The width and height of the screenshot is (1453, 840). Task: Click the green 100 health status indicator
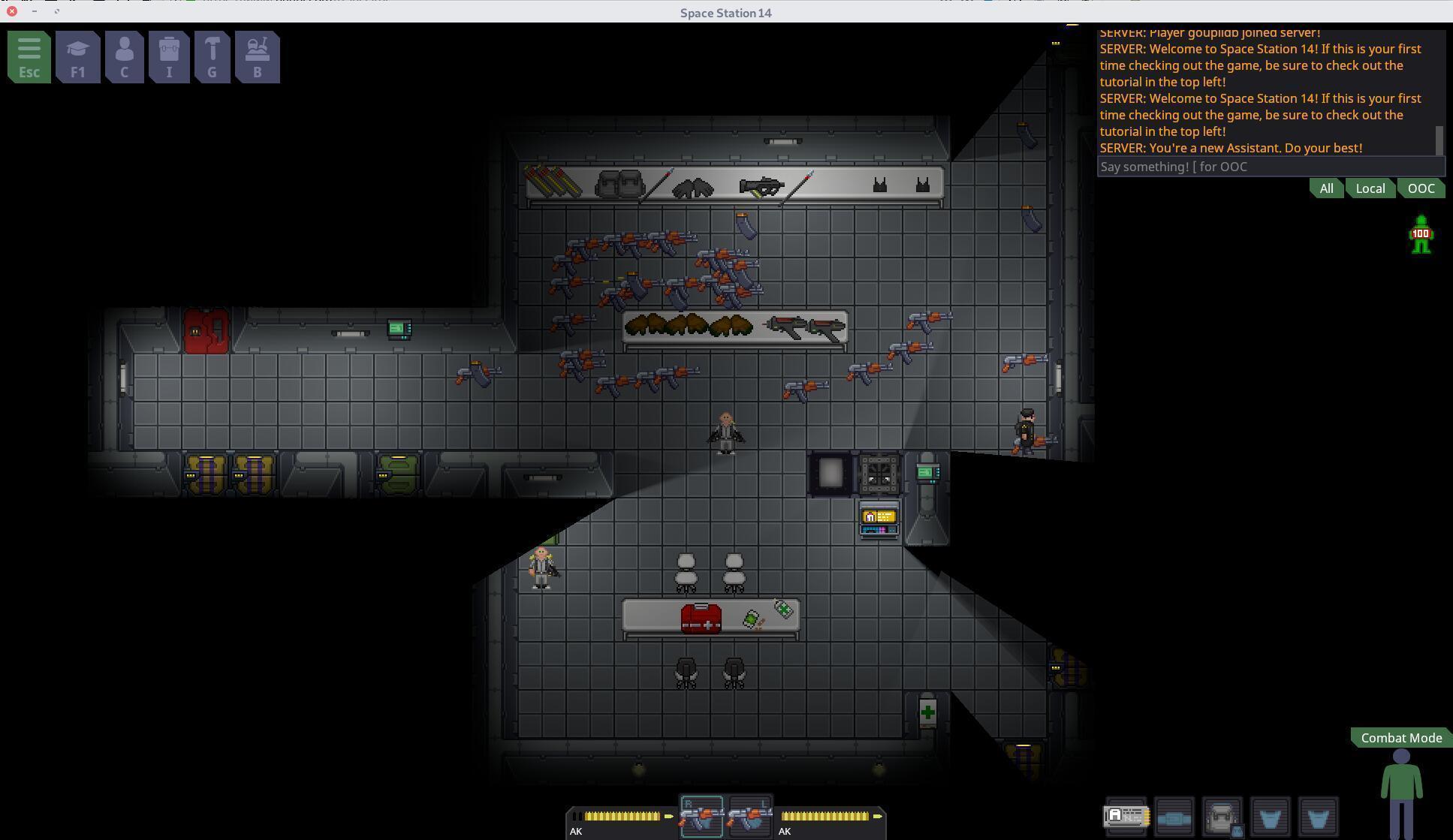pyautogui.click(x=1419, y=234)
